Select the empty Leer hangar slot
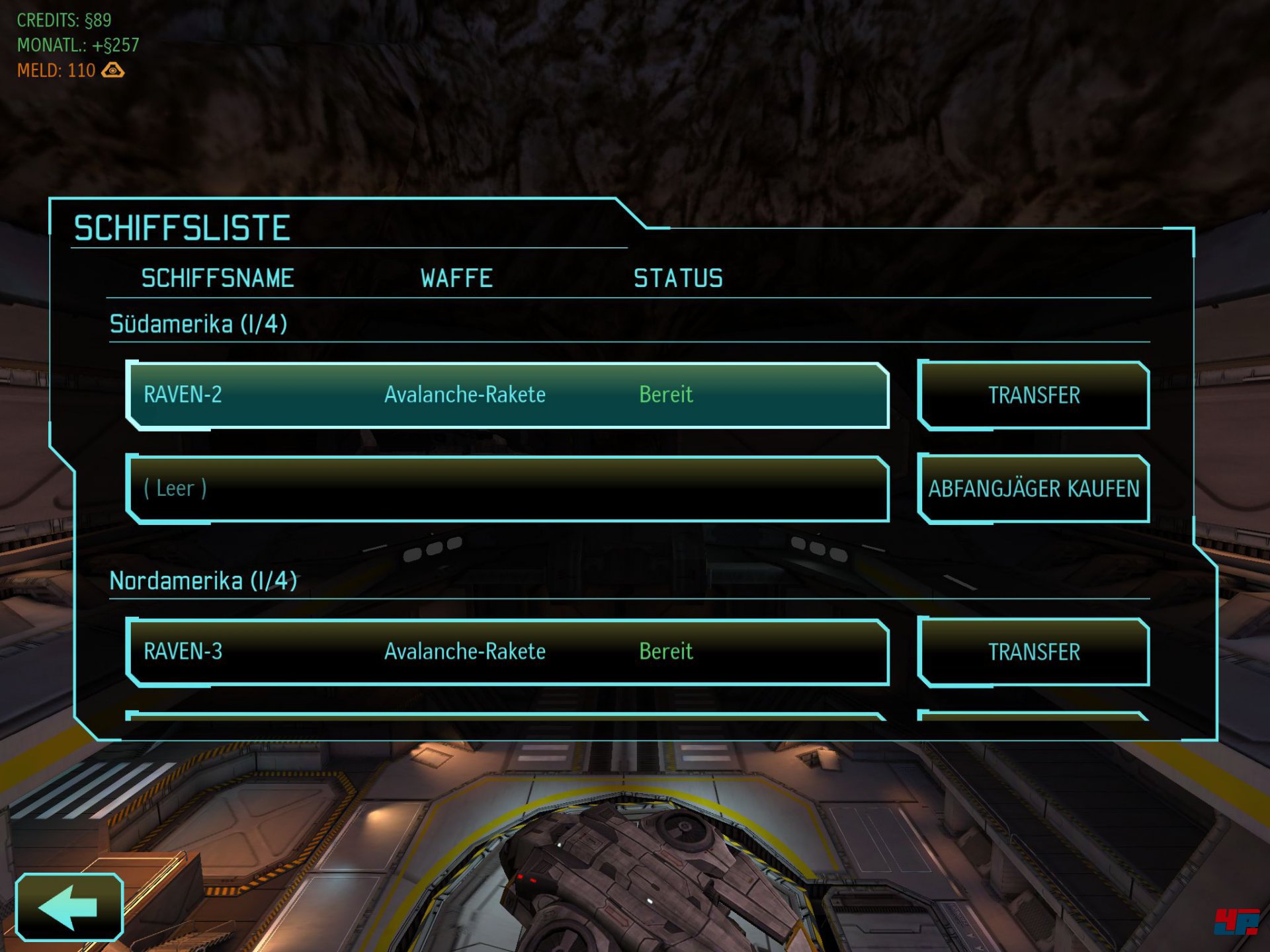This screenshot has height=952, width=1270. click(507, 489)
